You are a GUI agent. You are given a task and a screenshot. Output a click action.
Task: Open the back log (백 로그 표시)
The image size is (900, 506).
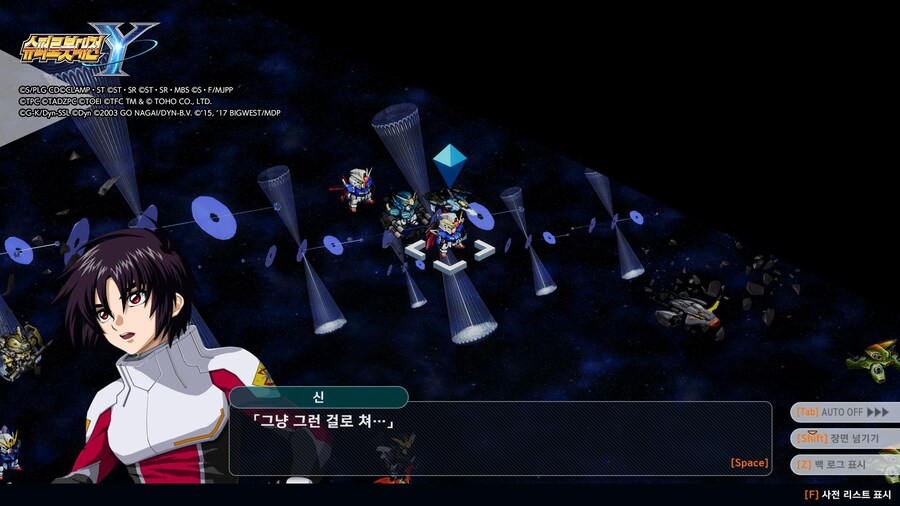(842, 464)
